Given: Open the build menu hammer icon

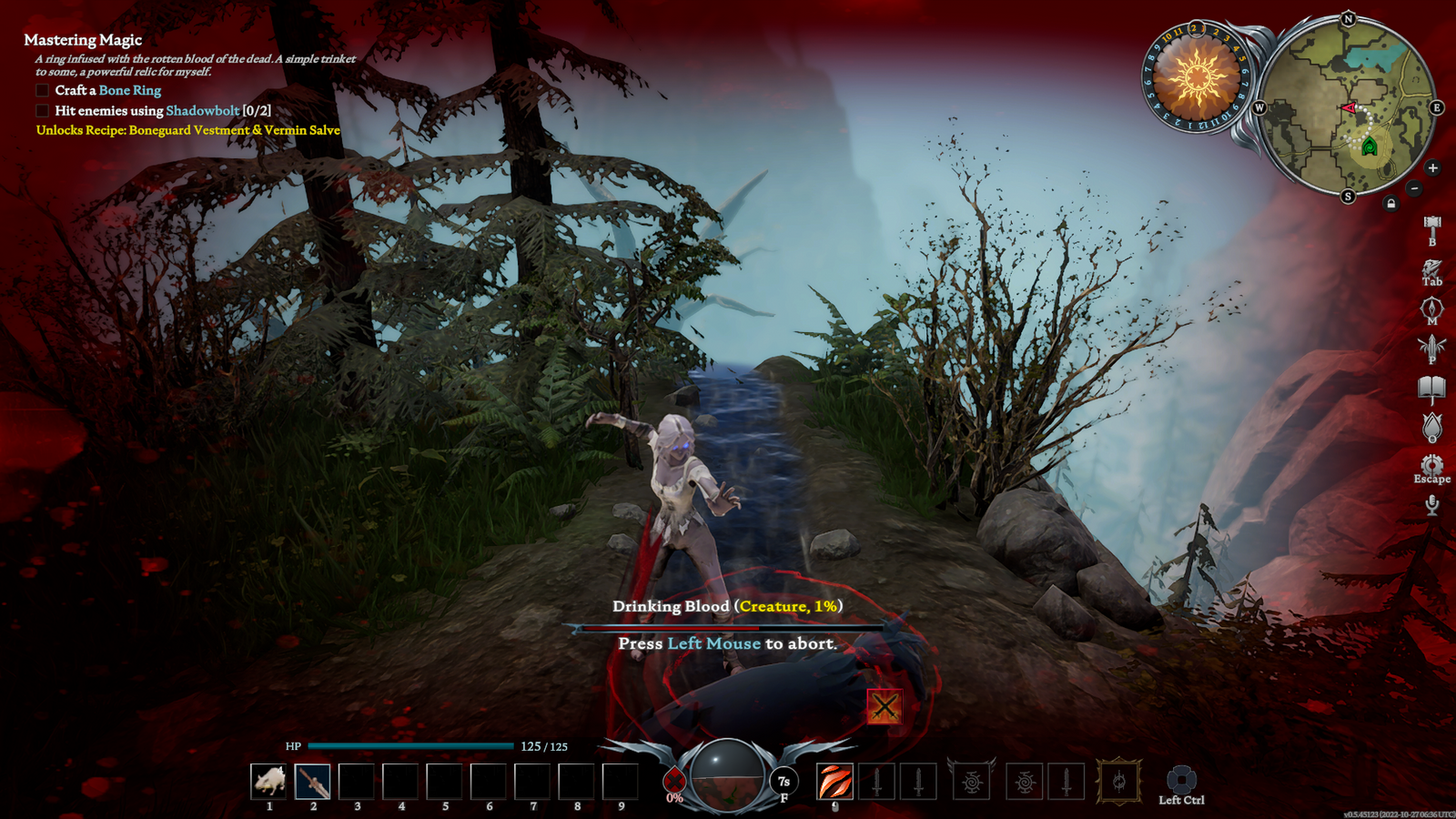Looking at the screenshot, I should click(x=1432, y=227).
